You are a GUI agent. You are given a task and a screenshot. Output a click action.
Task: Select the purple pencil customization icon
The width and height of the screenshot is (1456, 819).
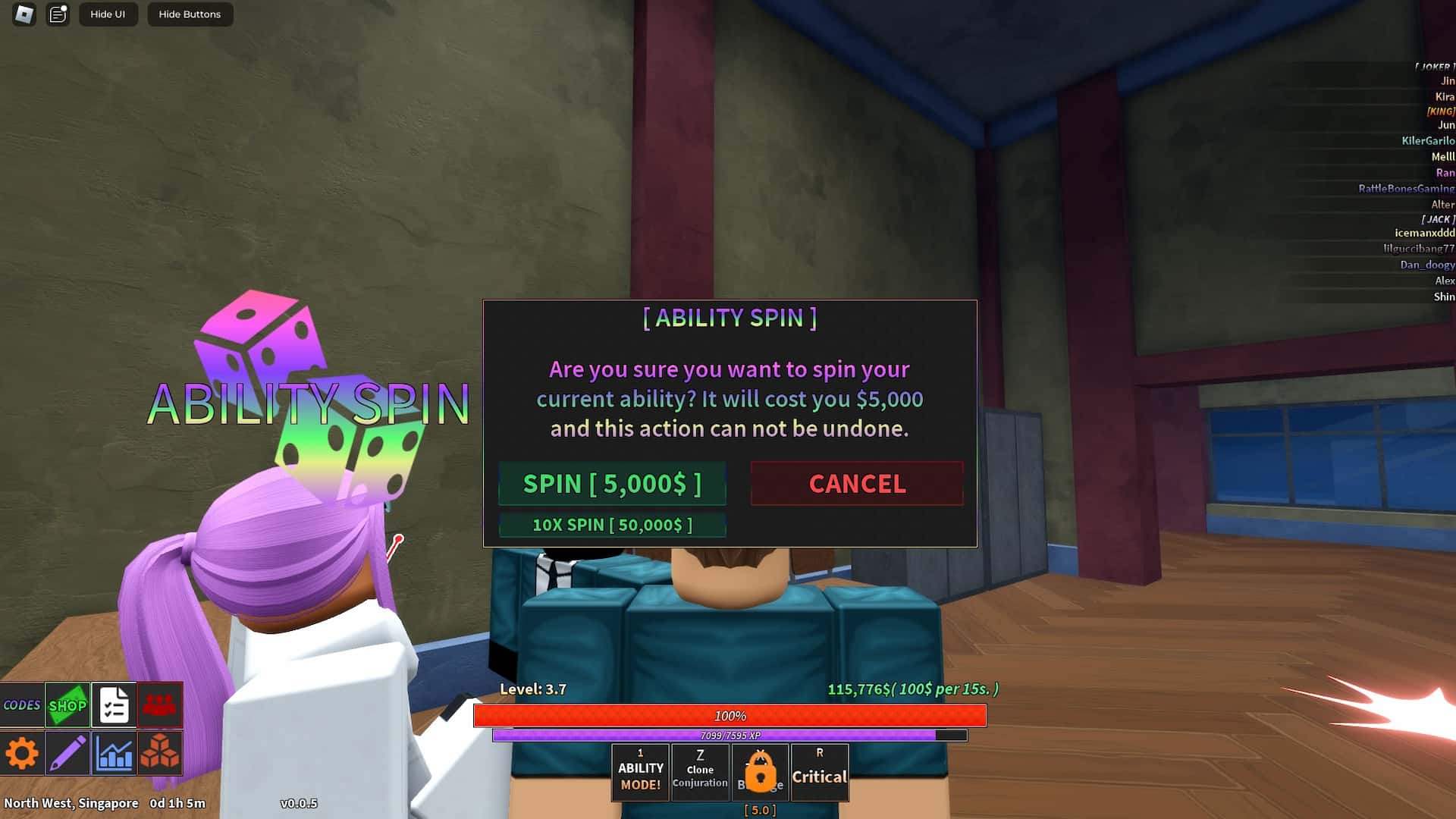(x=67, y=752)
